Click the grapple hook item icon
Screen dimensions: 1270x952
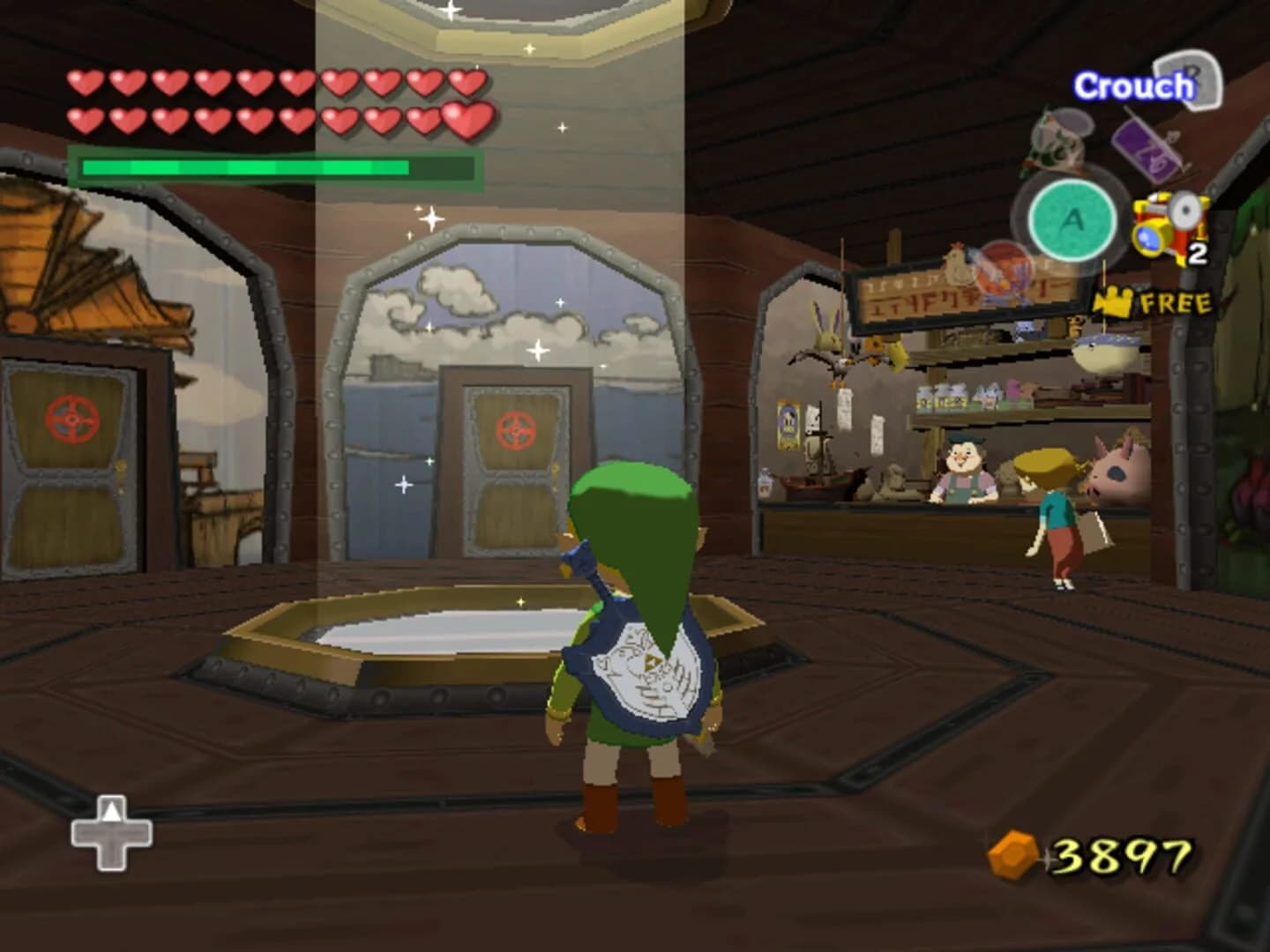coord(1059,132)
